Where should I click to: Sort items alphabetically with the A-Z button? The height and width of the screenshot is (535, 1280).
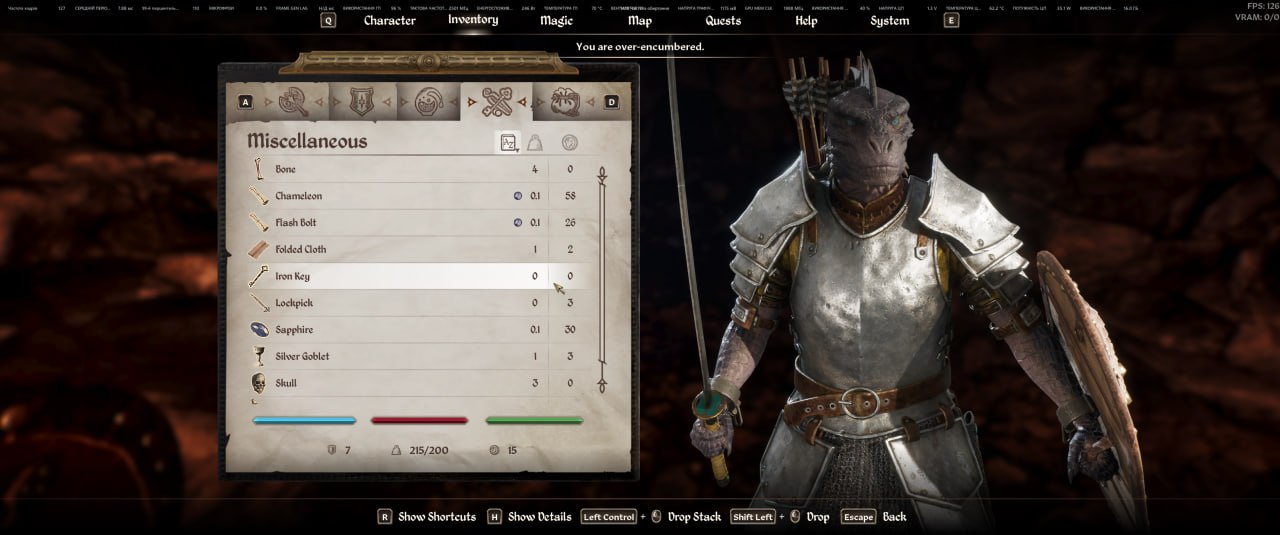click(x=508, y=143)
